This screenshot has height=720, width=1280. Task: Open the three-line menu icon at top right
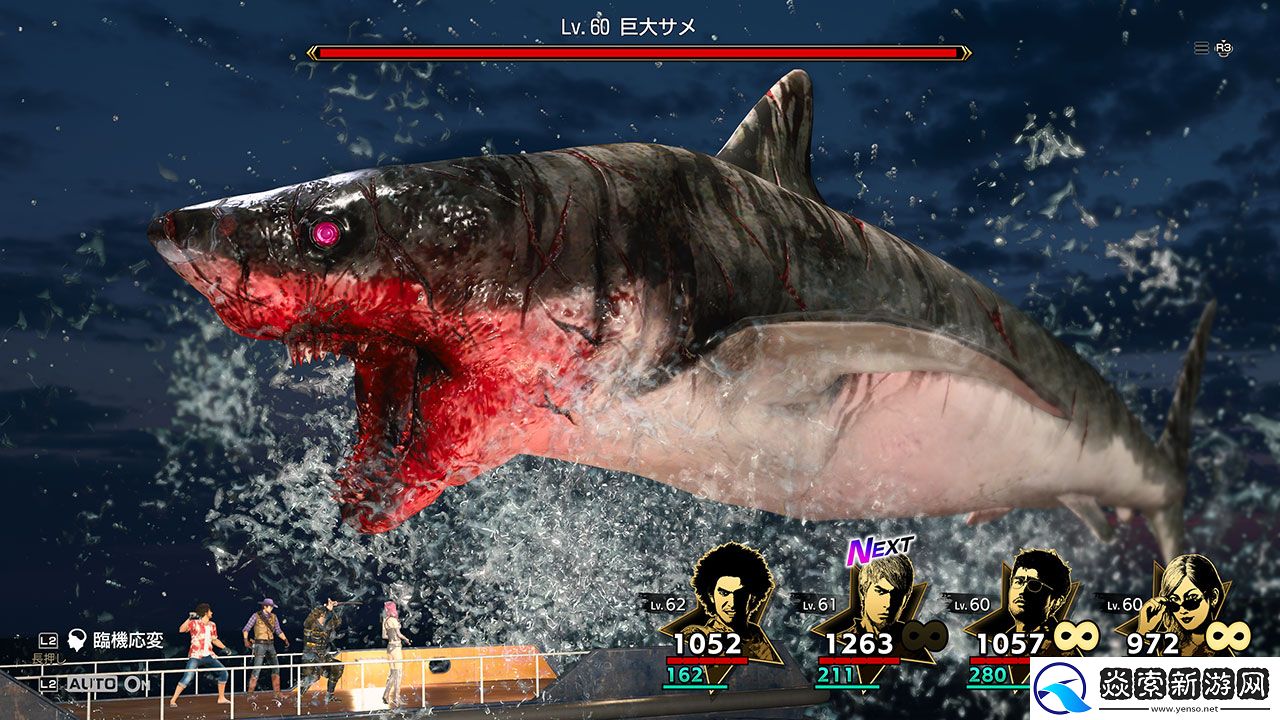click(1201, 48)
